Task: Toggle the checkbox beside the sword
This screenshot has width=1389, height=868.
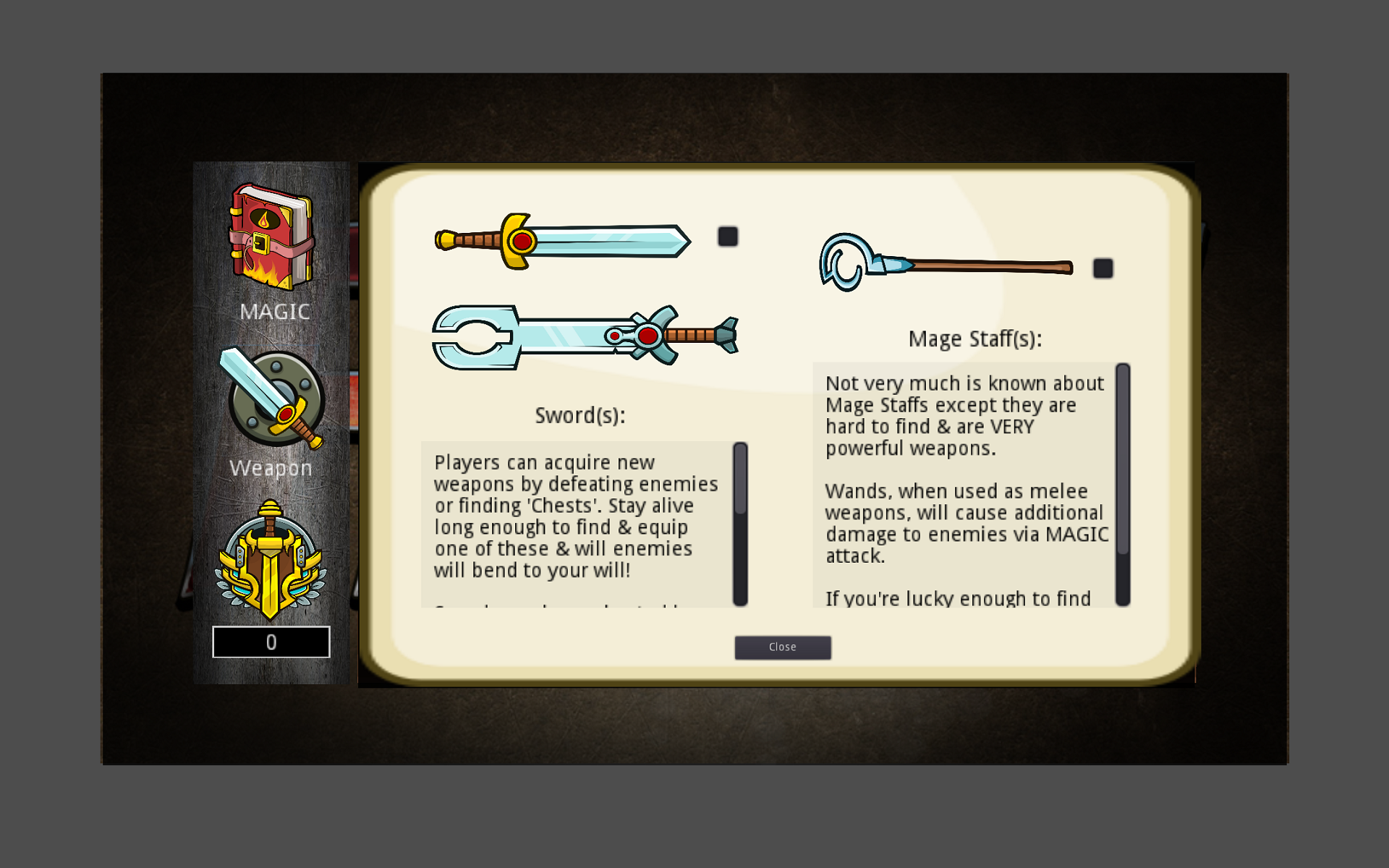Action: pos(728,237)
